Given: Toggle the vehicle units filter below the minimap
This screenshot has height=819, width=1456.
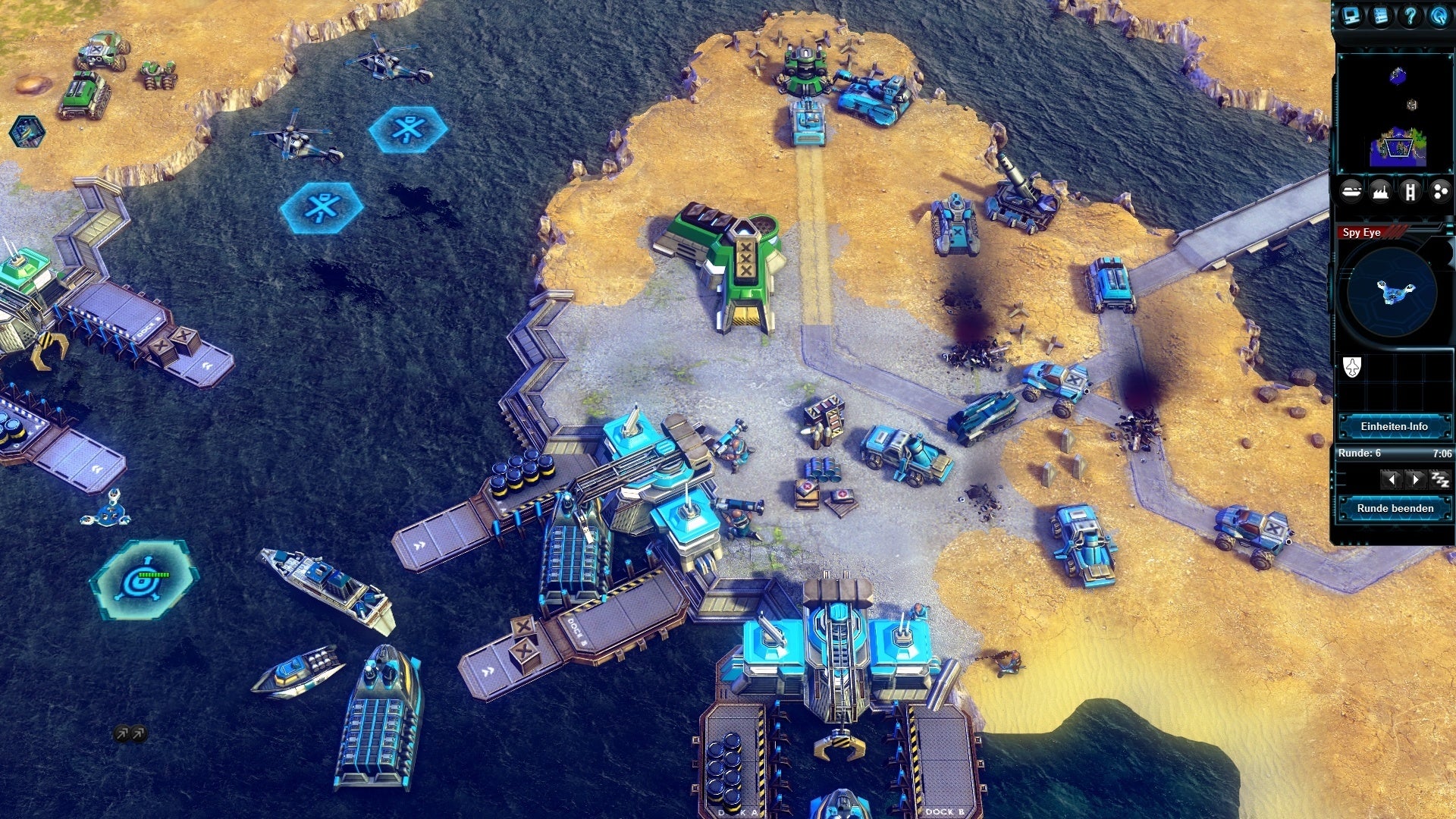Looking at the screenshot, I should [1351, 192].
